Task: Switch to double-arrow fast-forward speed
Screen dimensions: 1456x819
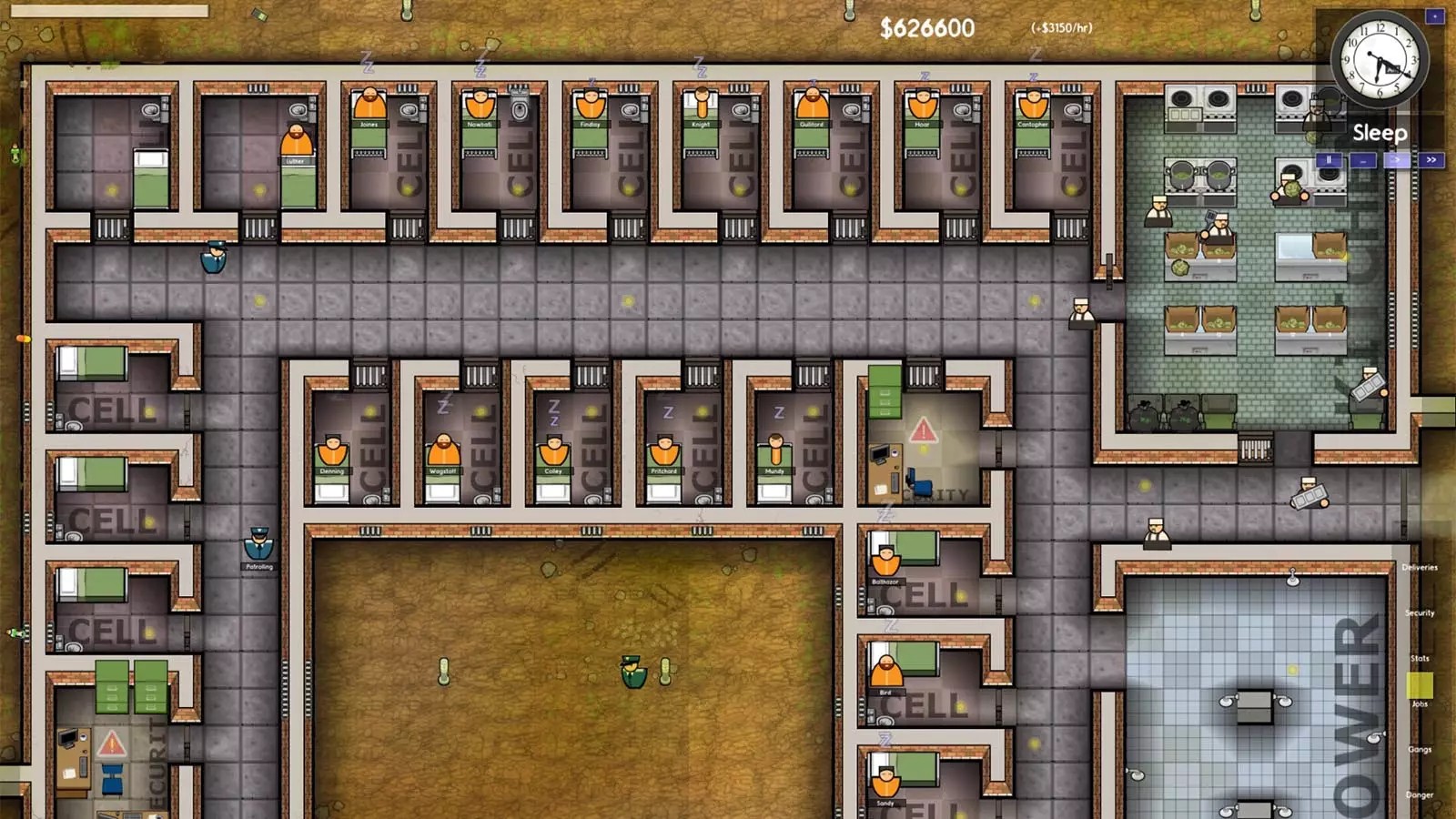Action: [x=1431, y=160]
